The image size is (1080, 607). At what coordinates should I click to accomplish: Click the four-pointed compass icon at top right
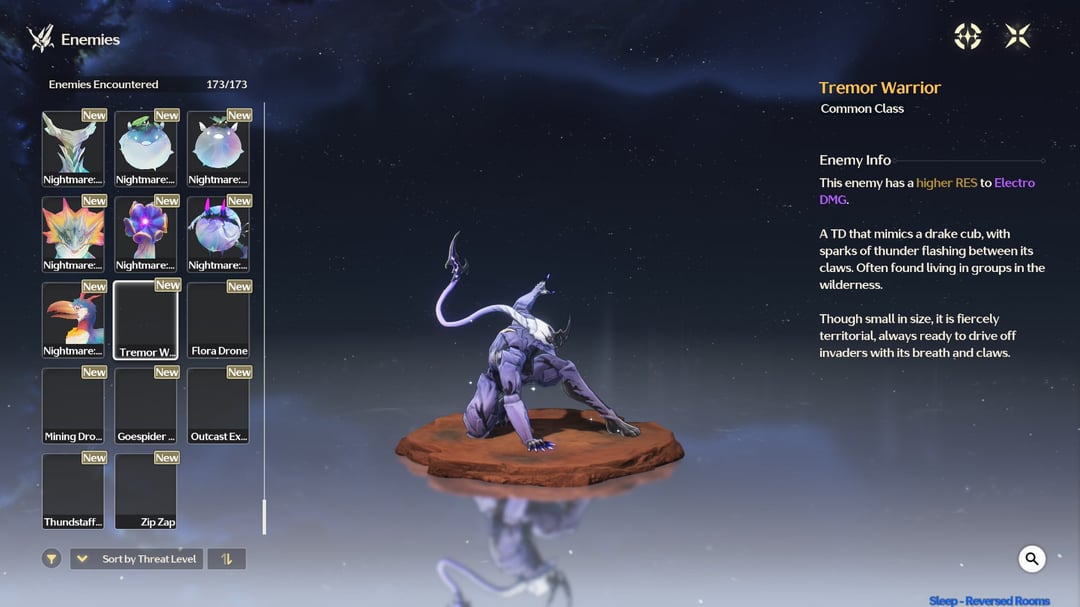click(967, 37)
